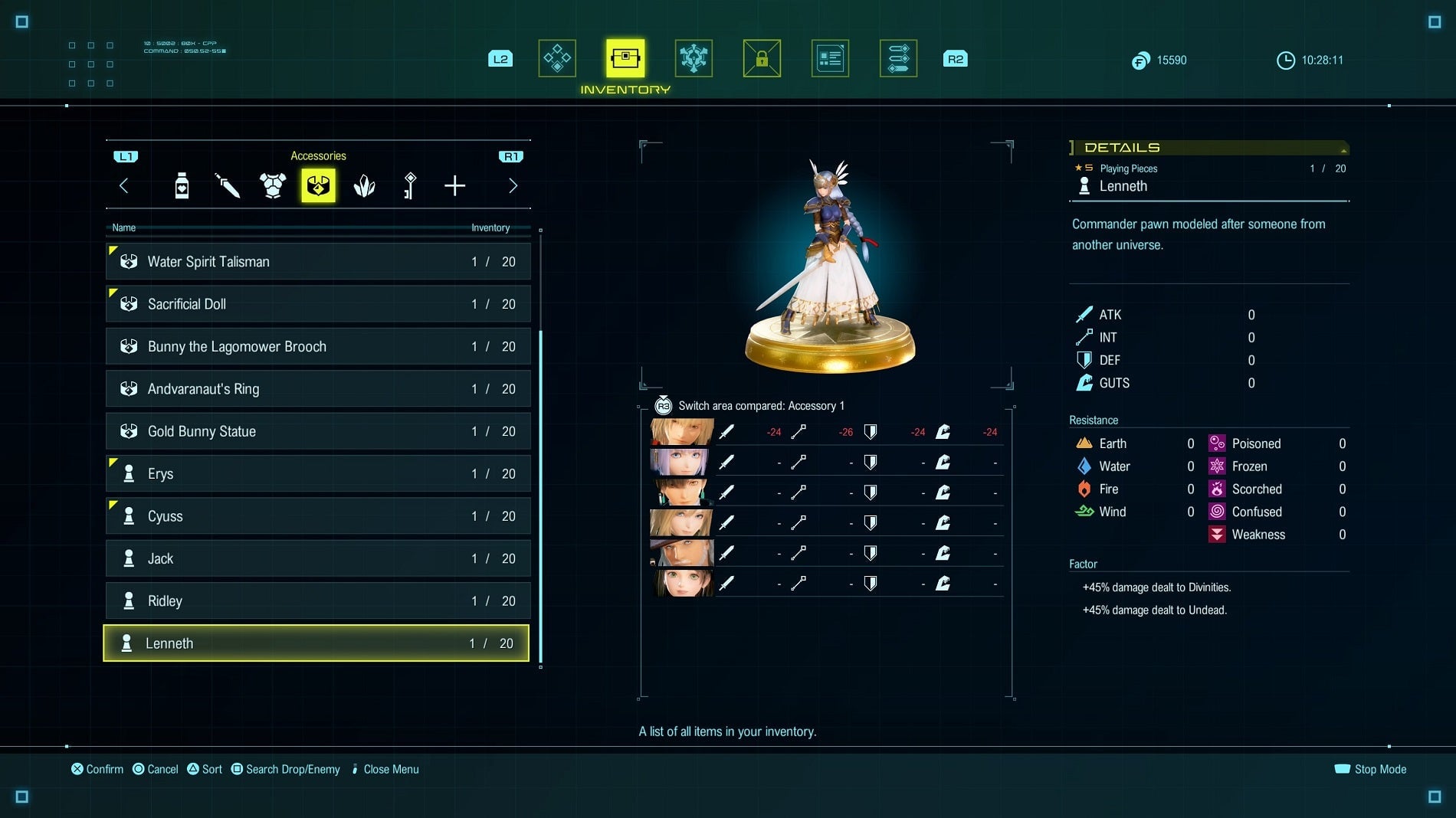Click the right arrow for next category

click(512, 185)
